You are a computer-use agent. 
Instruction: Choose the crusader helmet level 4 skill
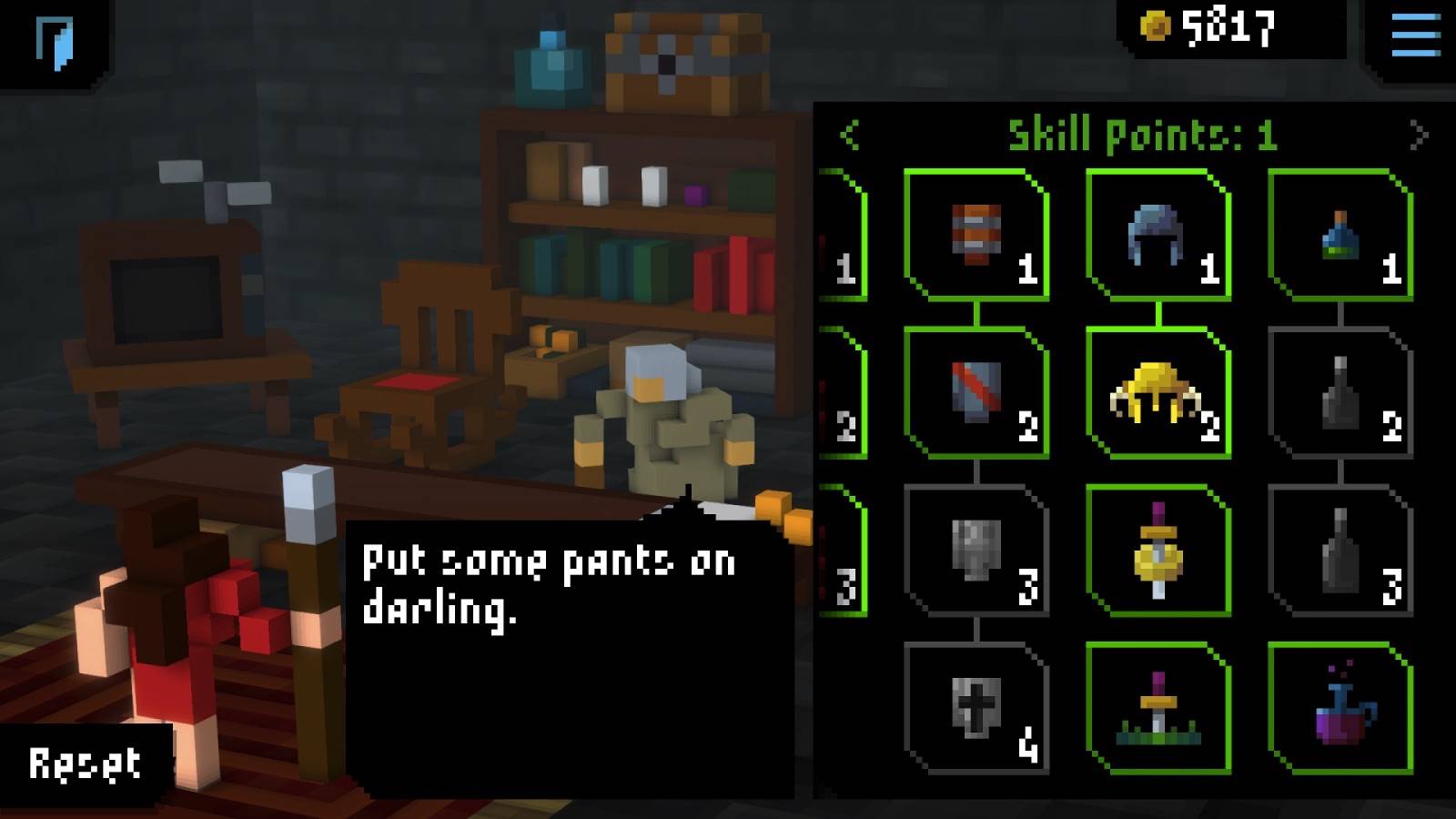pos(976,708)
